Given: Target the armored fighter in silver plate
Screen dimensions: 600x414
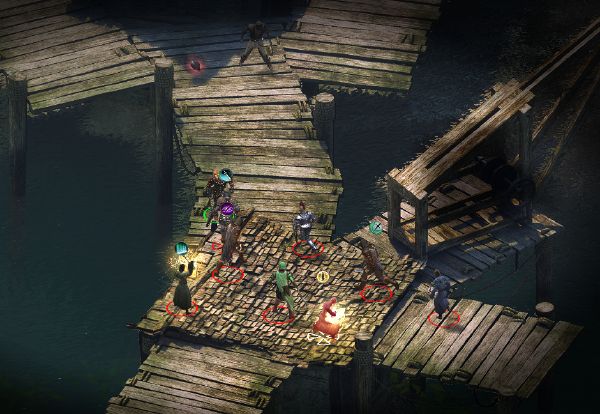Looking at the screenshot, I should [x=304, y=227].
